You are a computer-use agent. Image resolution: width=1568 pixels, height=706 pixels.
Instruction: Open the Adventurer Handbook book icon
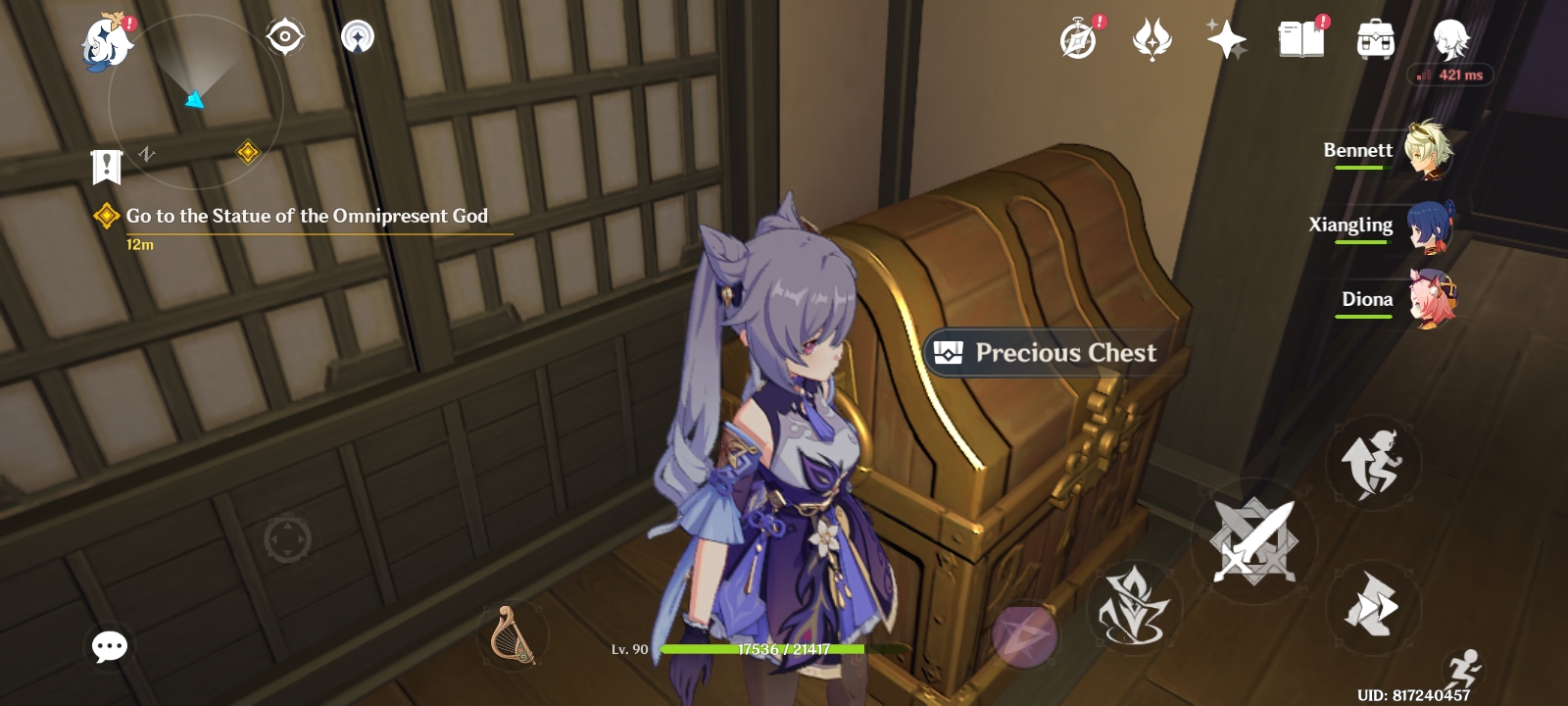pyautogui.click(x=1303, y=39)
